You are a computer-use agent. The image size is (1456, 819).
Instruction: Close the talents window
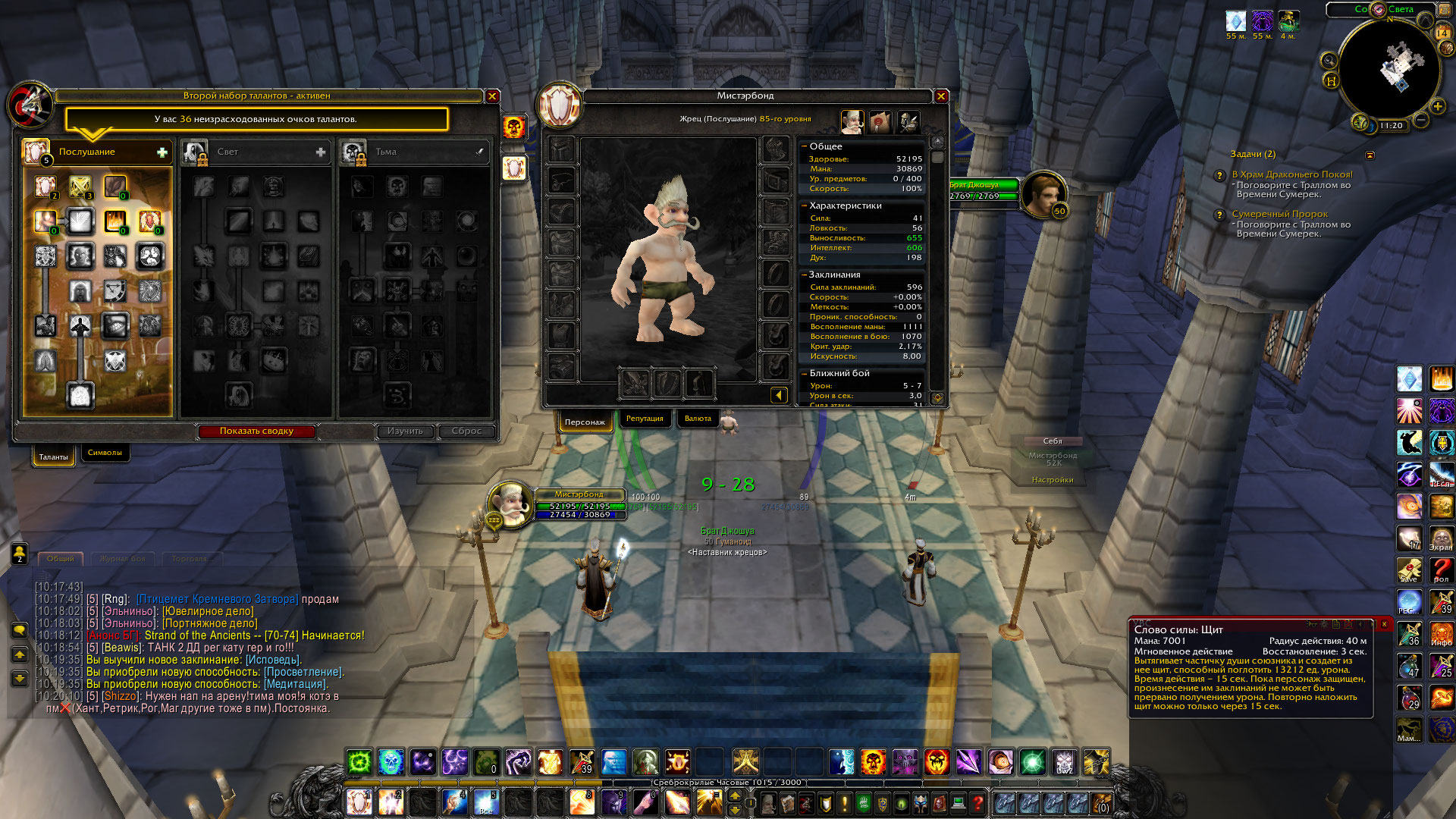492,96
